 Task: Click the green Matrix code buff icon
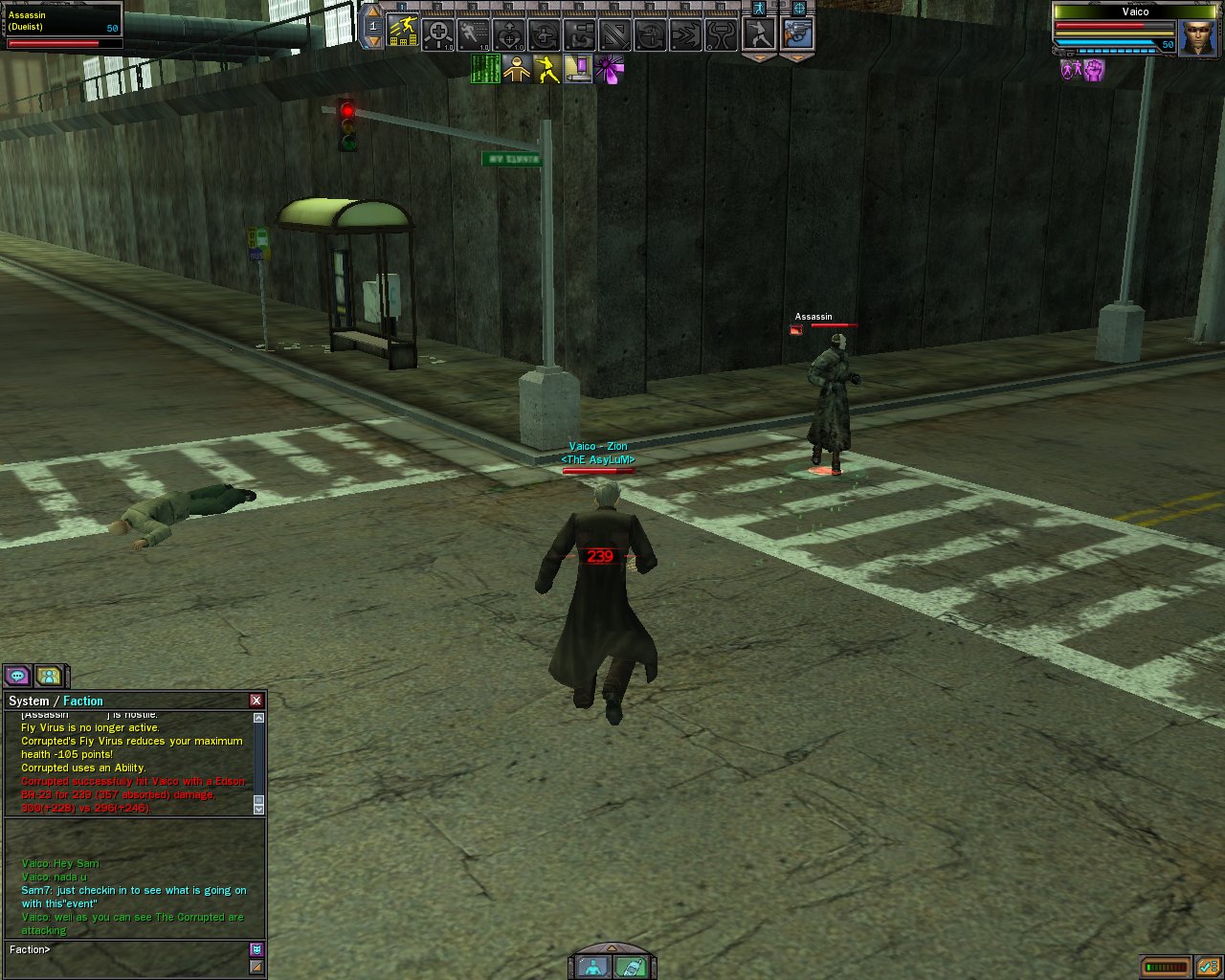coord(485,69)
